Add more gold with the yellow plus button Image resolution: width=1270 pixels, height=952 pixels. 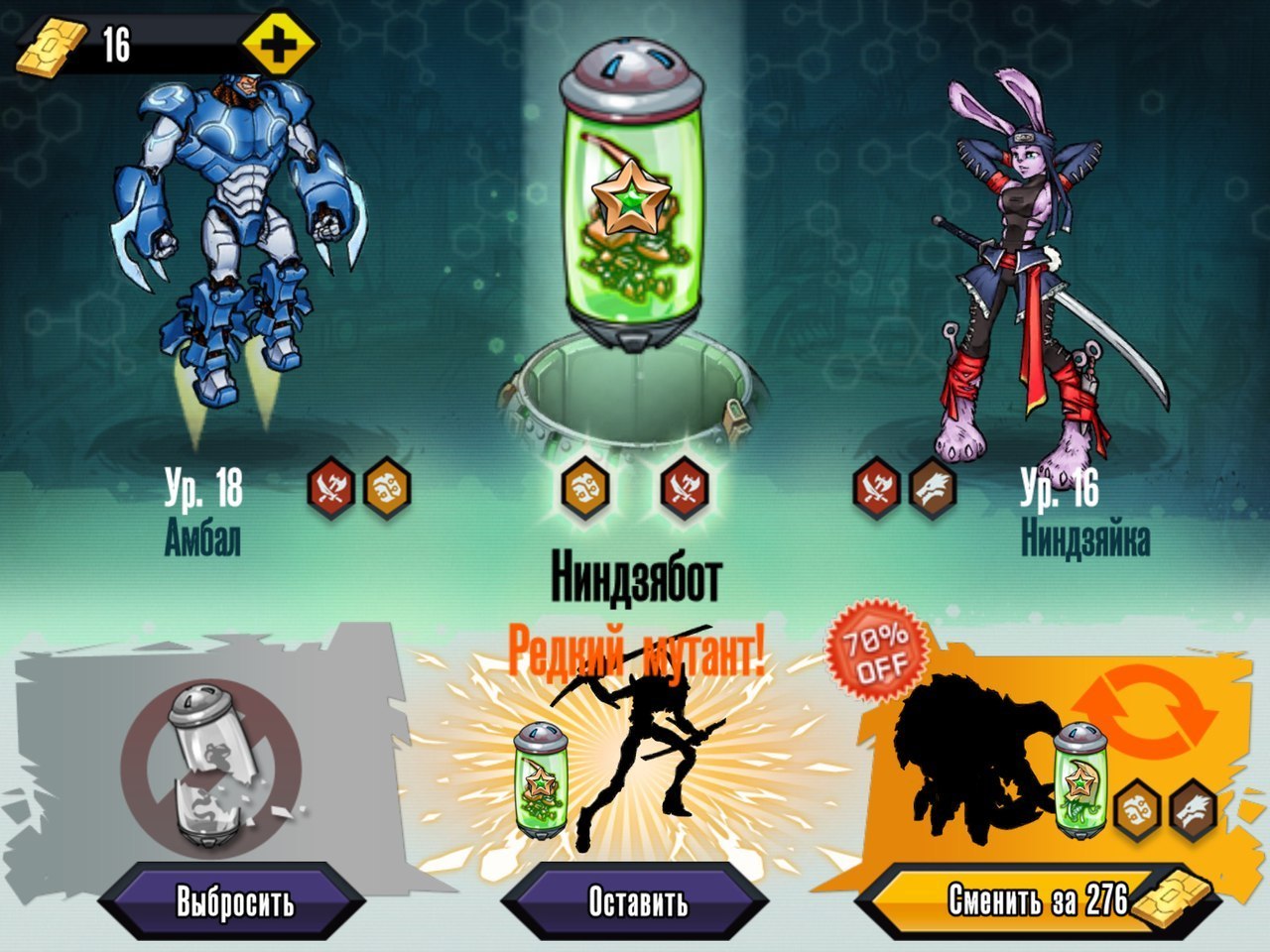[279, 44]
